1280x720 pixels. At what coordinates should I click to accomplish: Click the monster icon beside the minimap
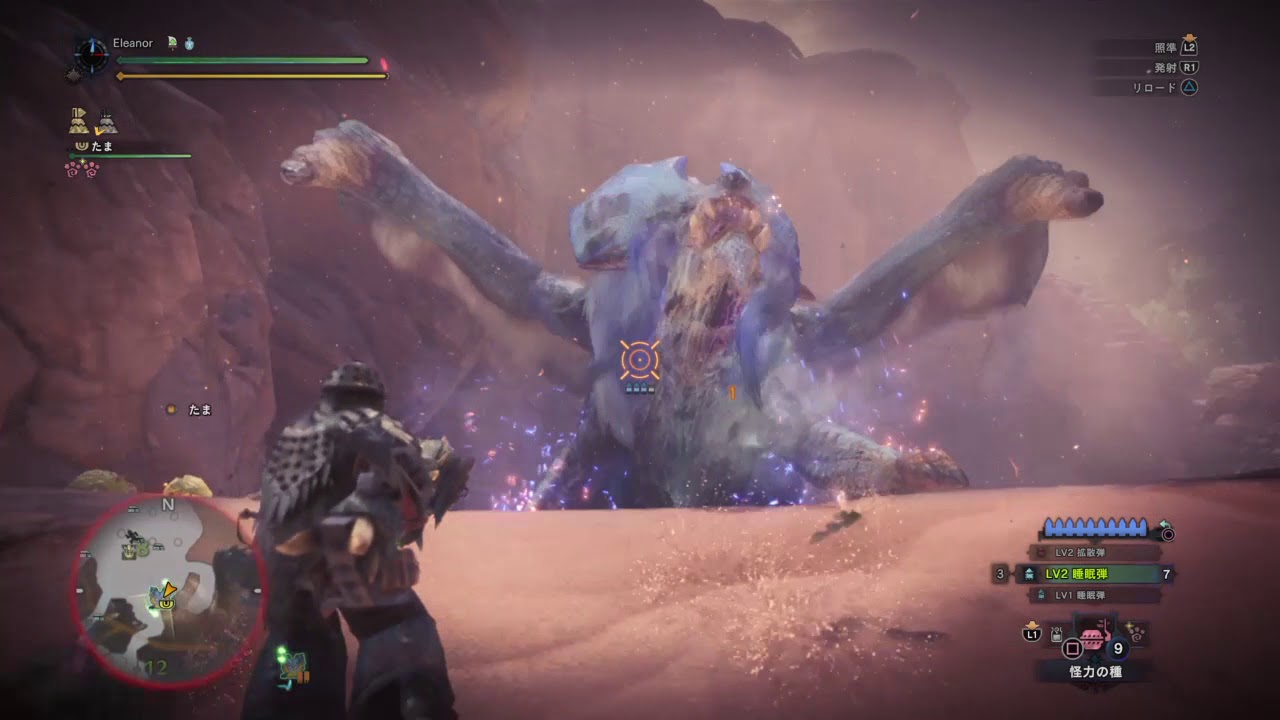tap(293, 668)
